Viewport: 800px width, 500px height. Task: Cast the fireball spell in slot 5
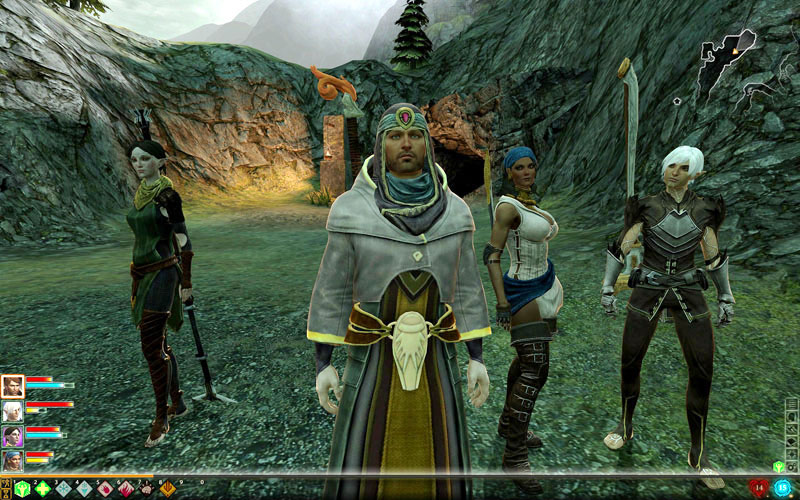pos(106,489)
